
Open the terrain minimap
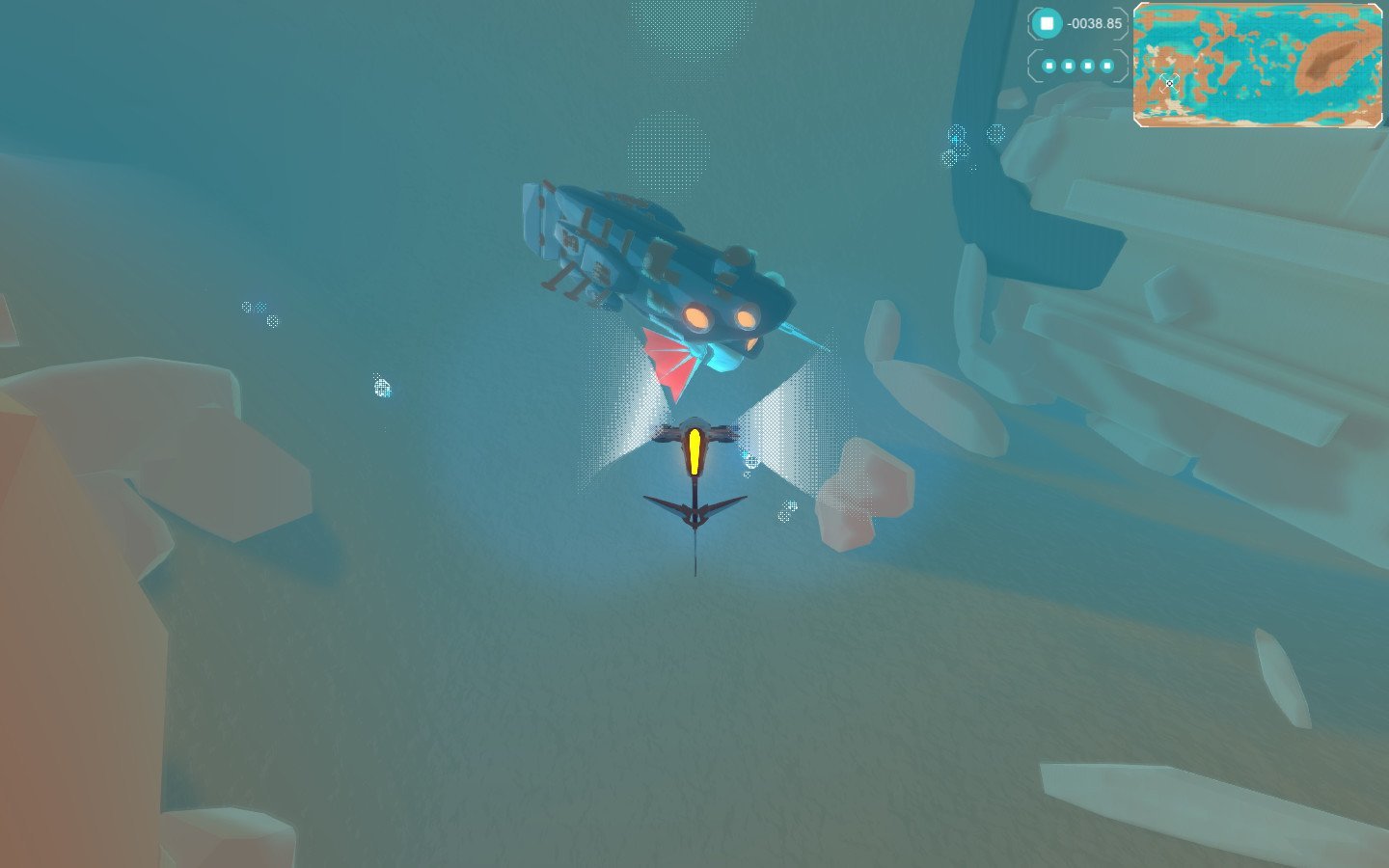[1257, 65]
